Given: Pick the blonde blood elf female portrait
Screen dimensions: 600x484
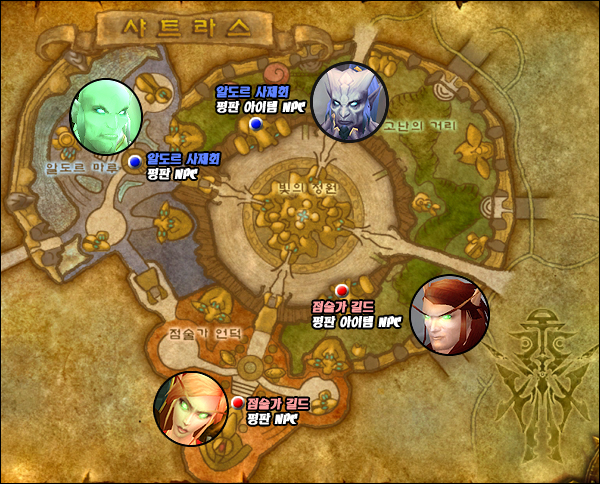Looking at the screenshot, I should coord(191,409).
